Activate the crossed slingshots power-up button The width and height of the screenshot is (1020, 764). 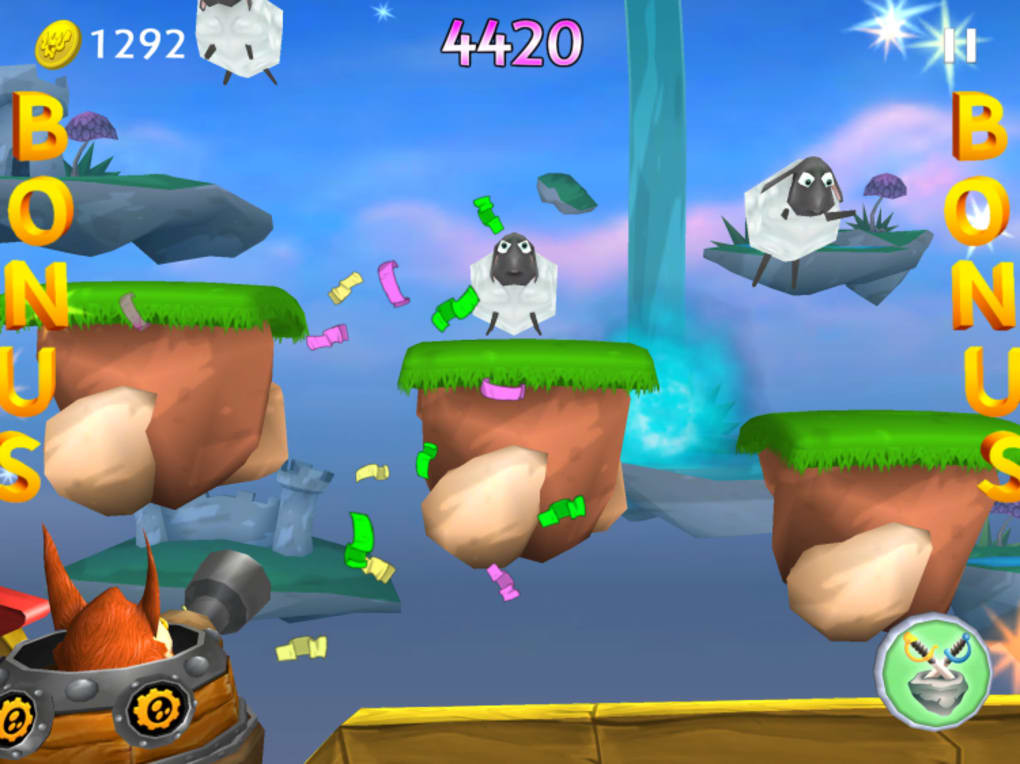(x=932, y=670)
